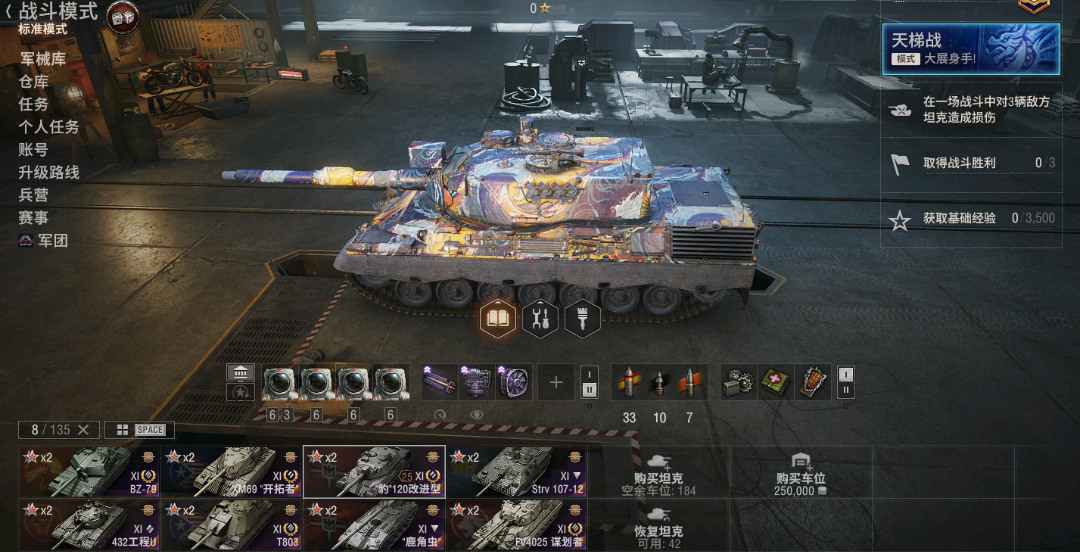Open the 军械库 menu entry
Viewport: 1080px width, 552px height.
(x=42, y=59)
